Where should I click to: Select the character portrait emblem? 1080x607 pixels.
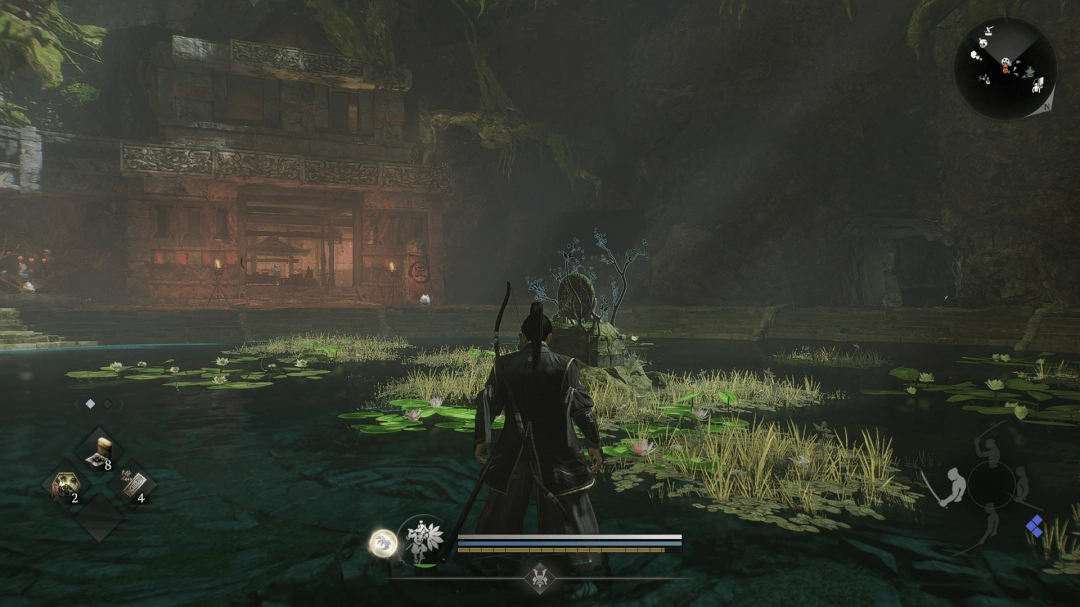point(421,541)
